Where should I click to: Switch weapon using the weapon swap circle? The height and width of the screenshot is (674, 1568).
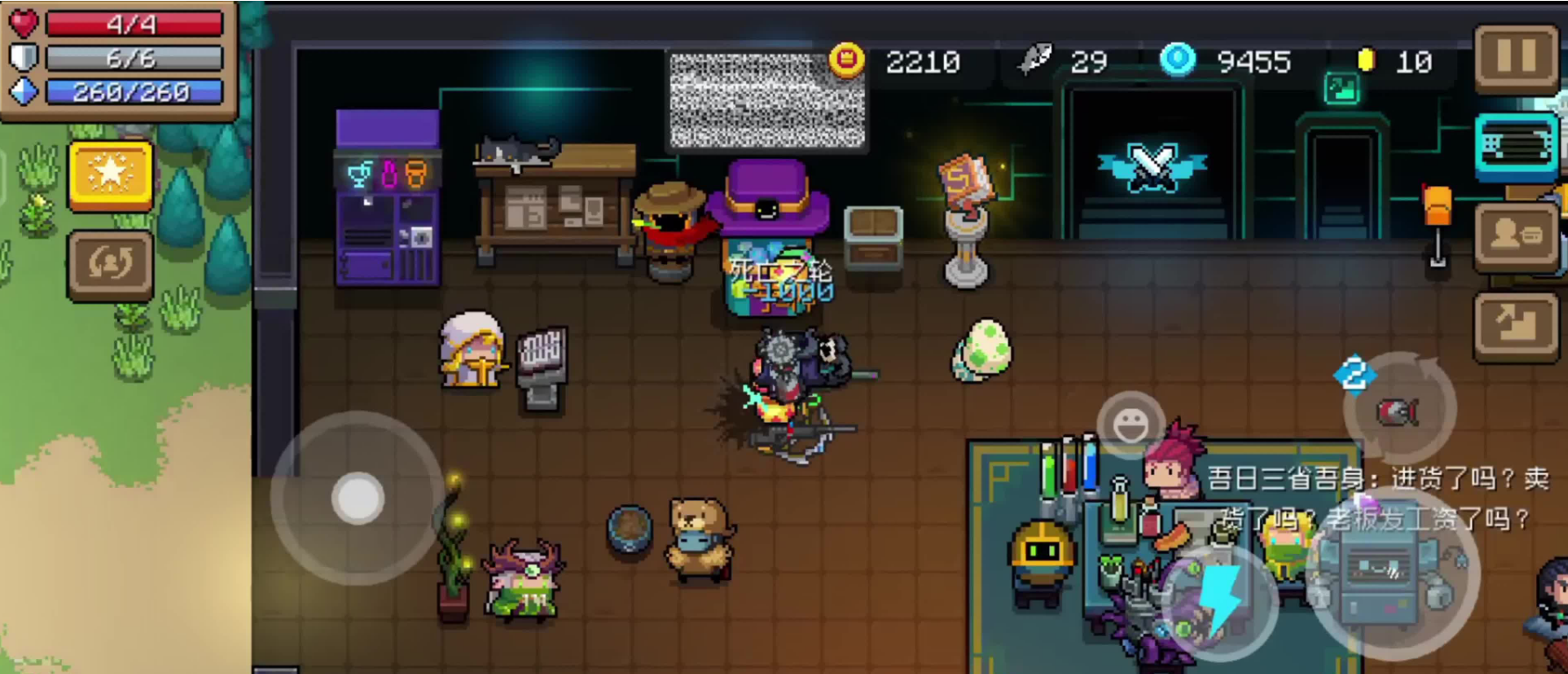coord(1399,409)
